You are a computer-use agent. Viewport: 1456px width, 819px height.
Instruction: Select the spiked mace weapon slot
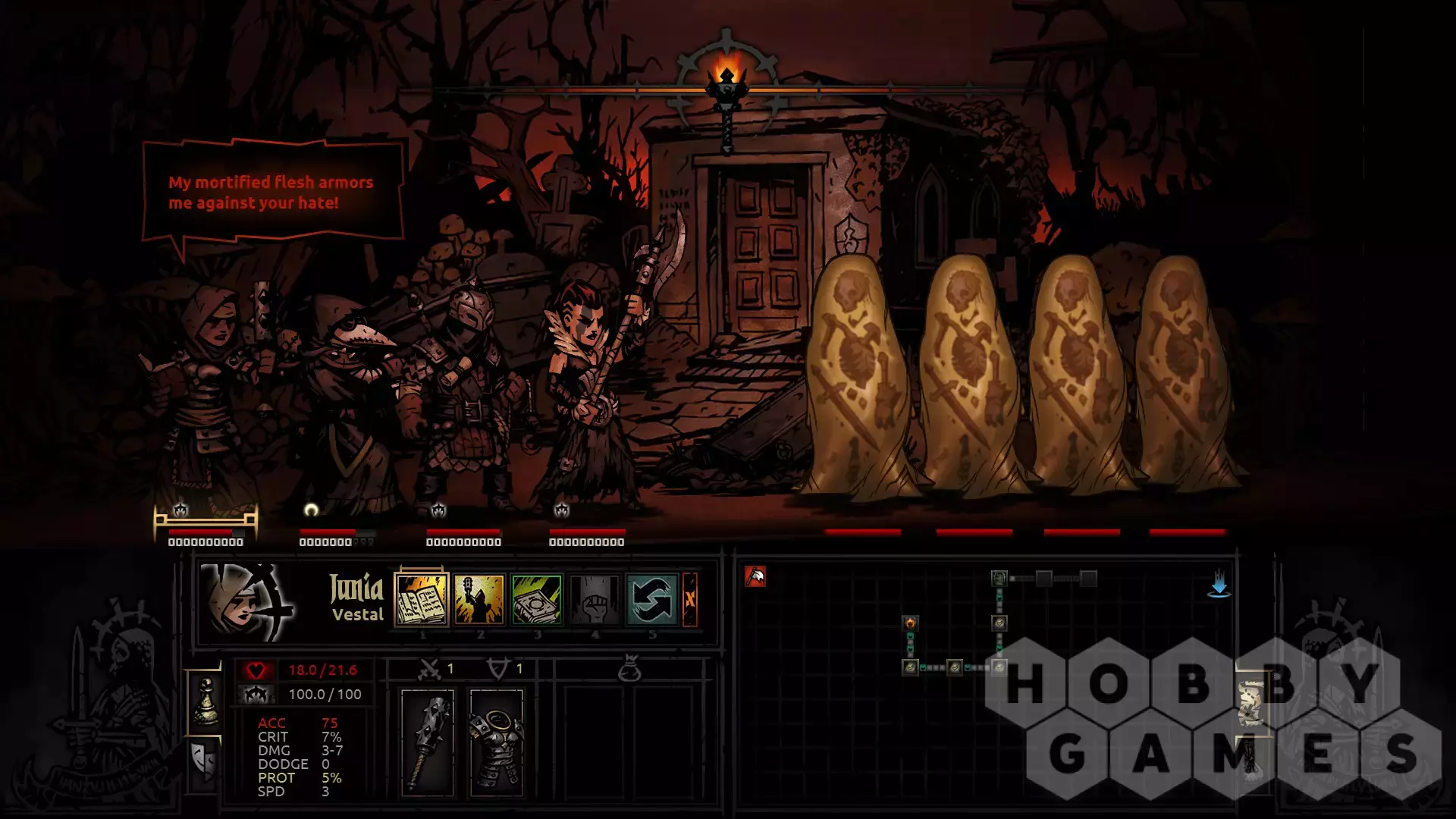click(428, 742)
